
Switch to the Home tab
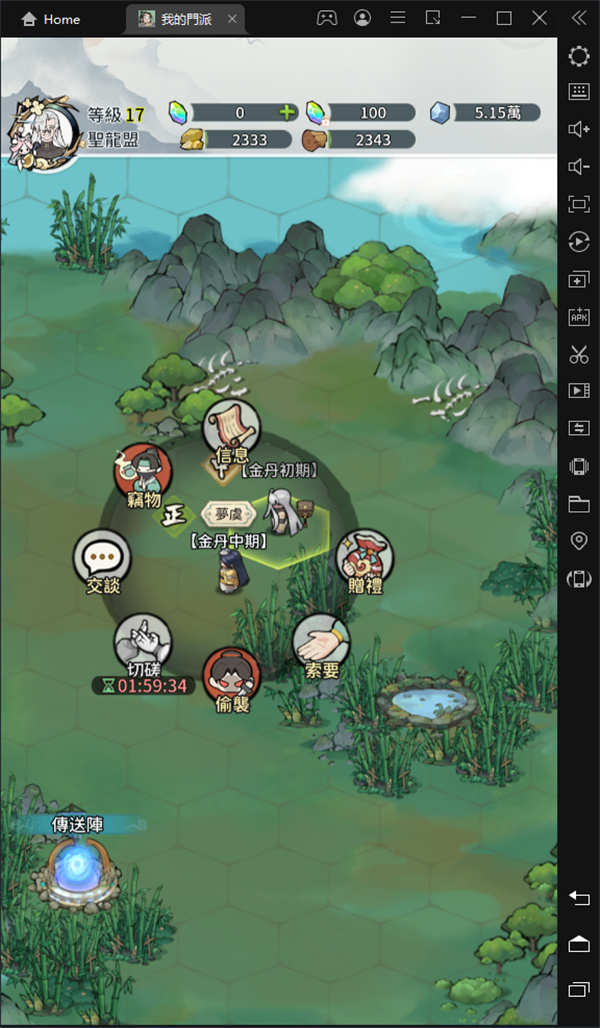tap(52, 19)
